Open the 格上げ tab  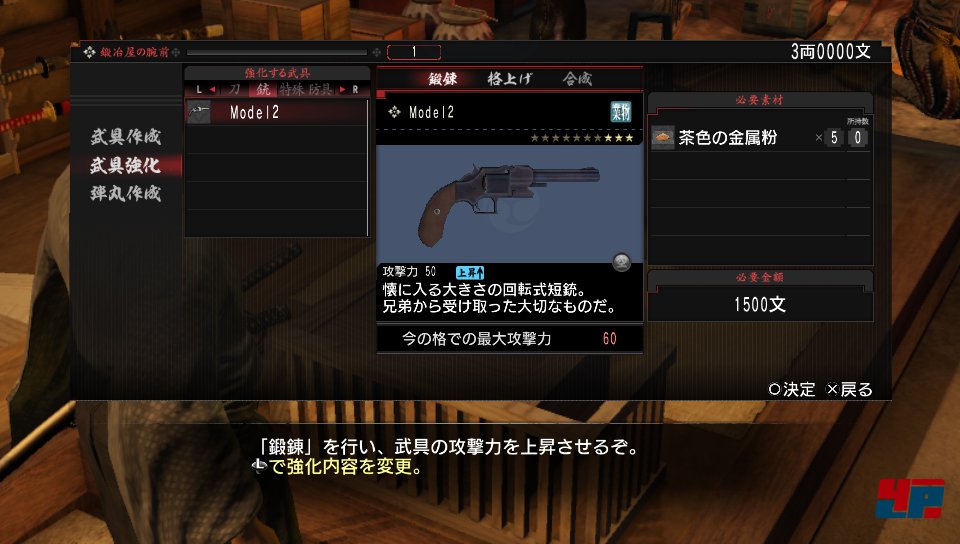pyautogui.click(x=509, y=78)
